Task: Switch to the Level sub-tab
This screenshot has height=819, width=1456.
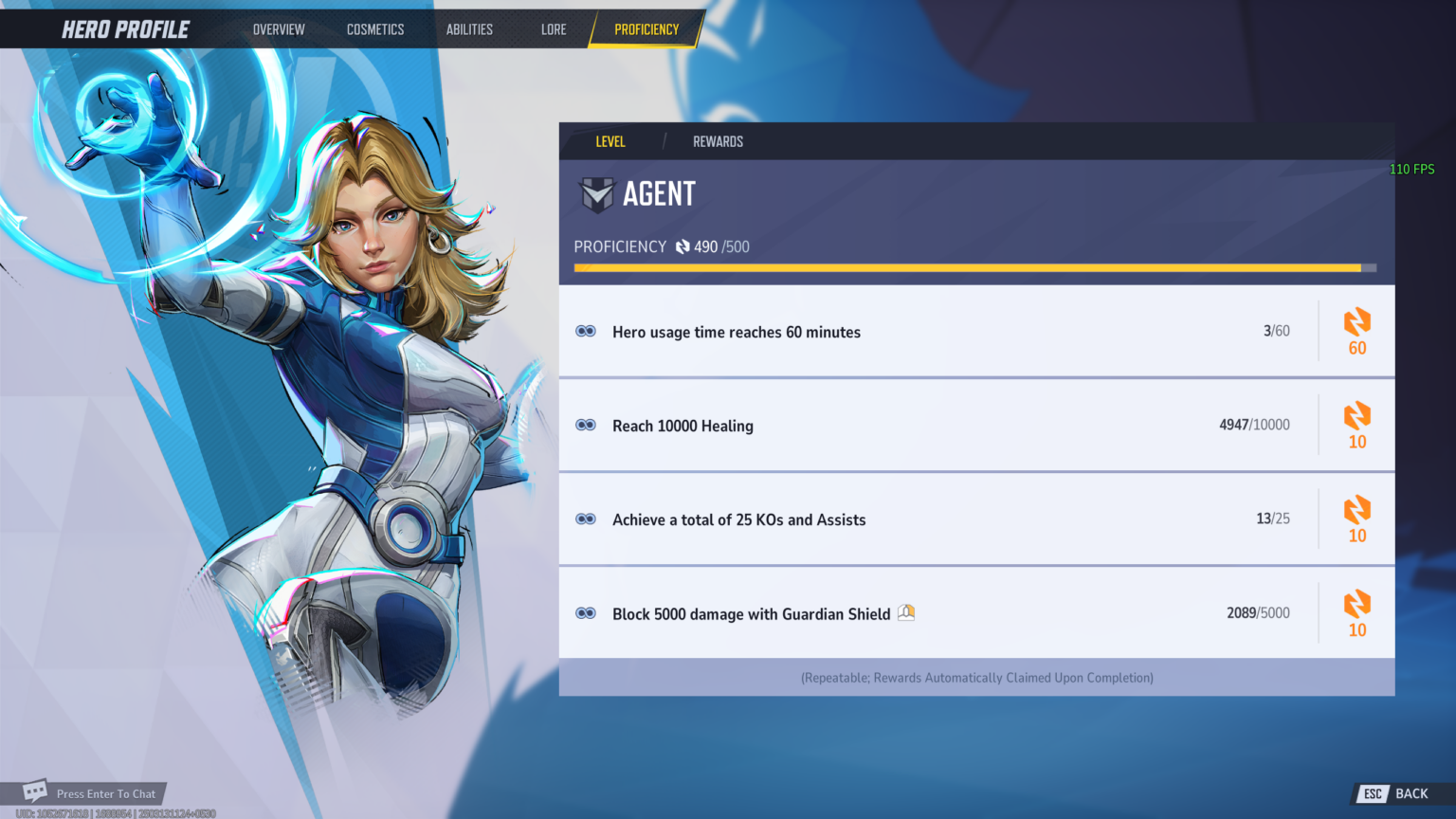Action: coord(610,141)
